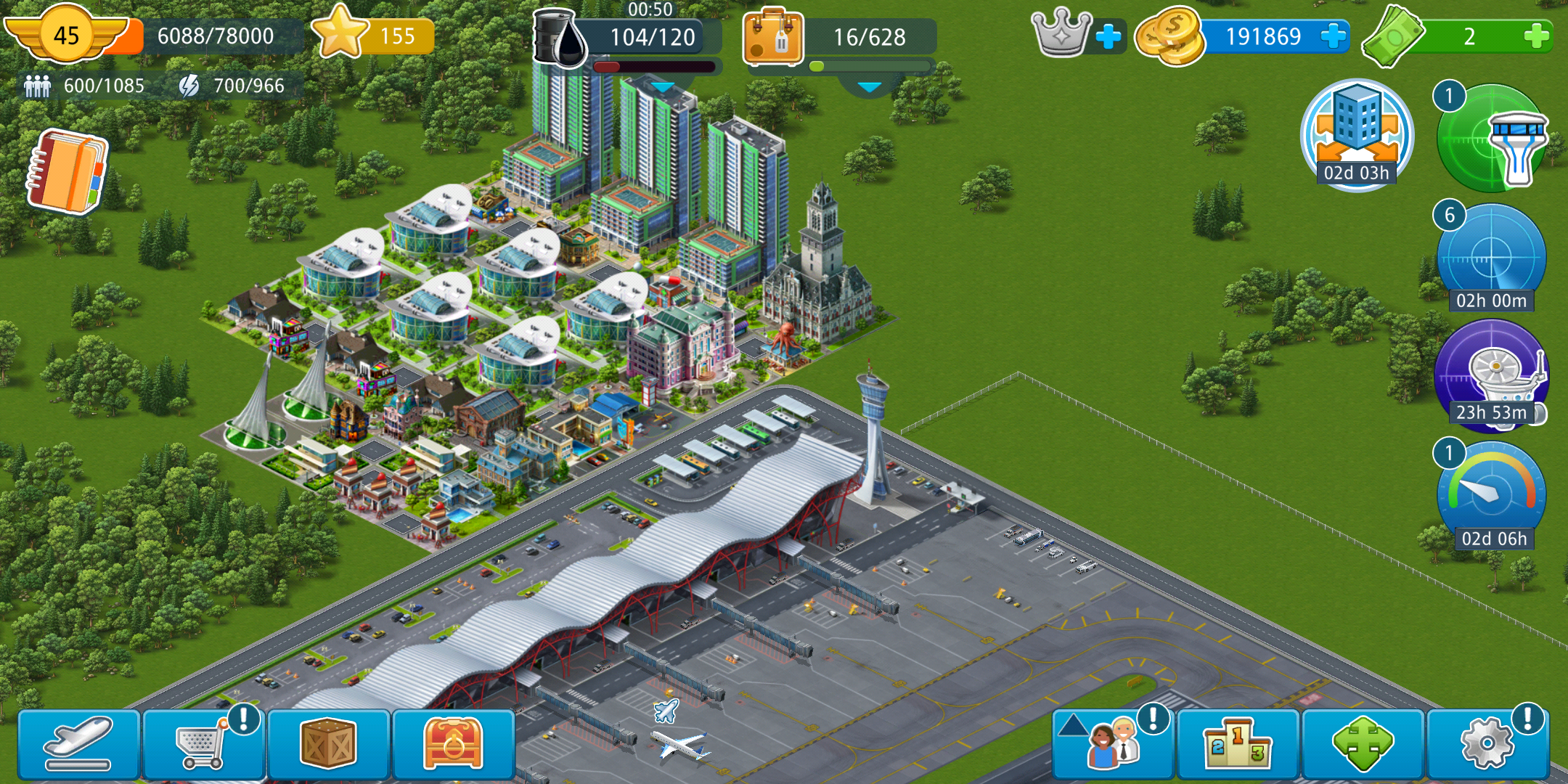Activate the green move-arrows edit mode
This screenshot has height=784, width=1568.
tap(1363, 745)
